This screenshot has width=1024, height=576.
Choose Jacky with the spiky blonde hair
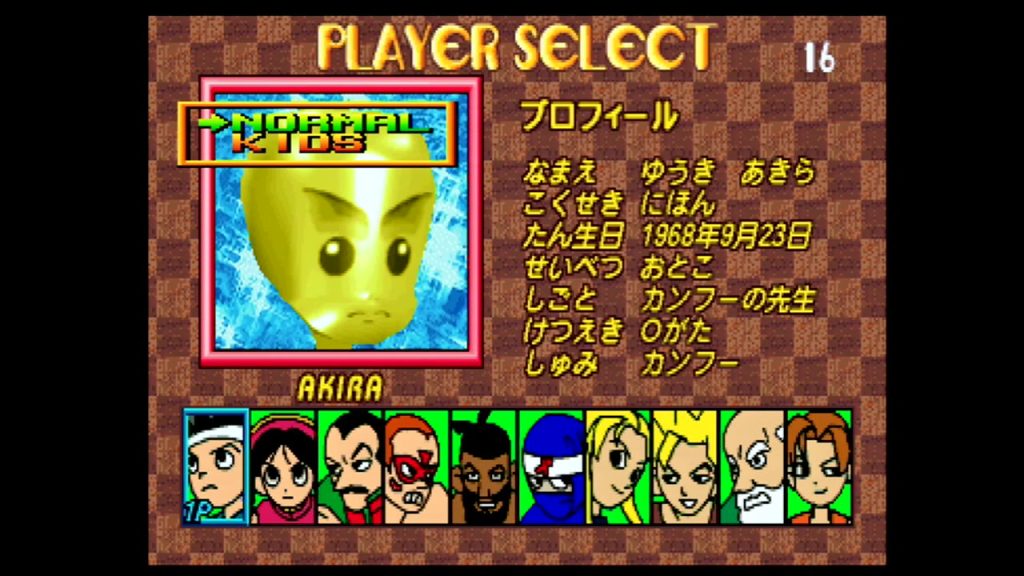pyautogui.click(x=685, y=466)
